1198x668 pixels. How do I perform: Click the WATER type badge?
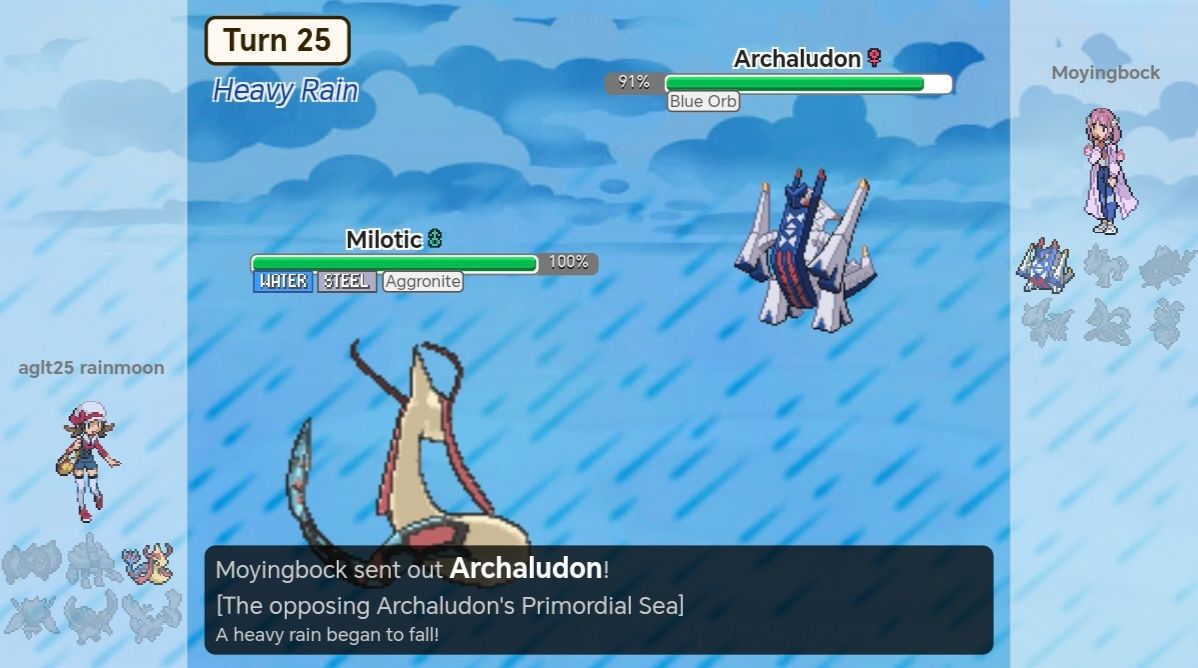283,282
